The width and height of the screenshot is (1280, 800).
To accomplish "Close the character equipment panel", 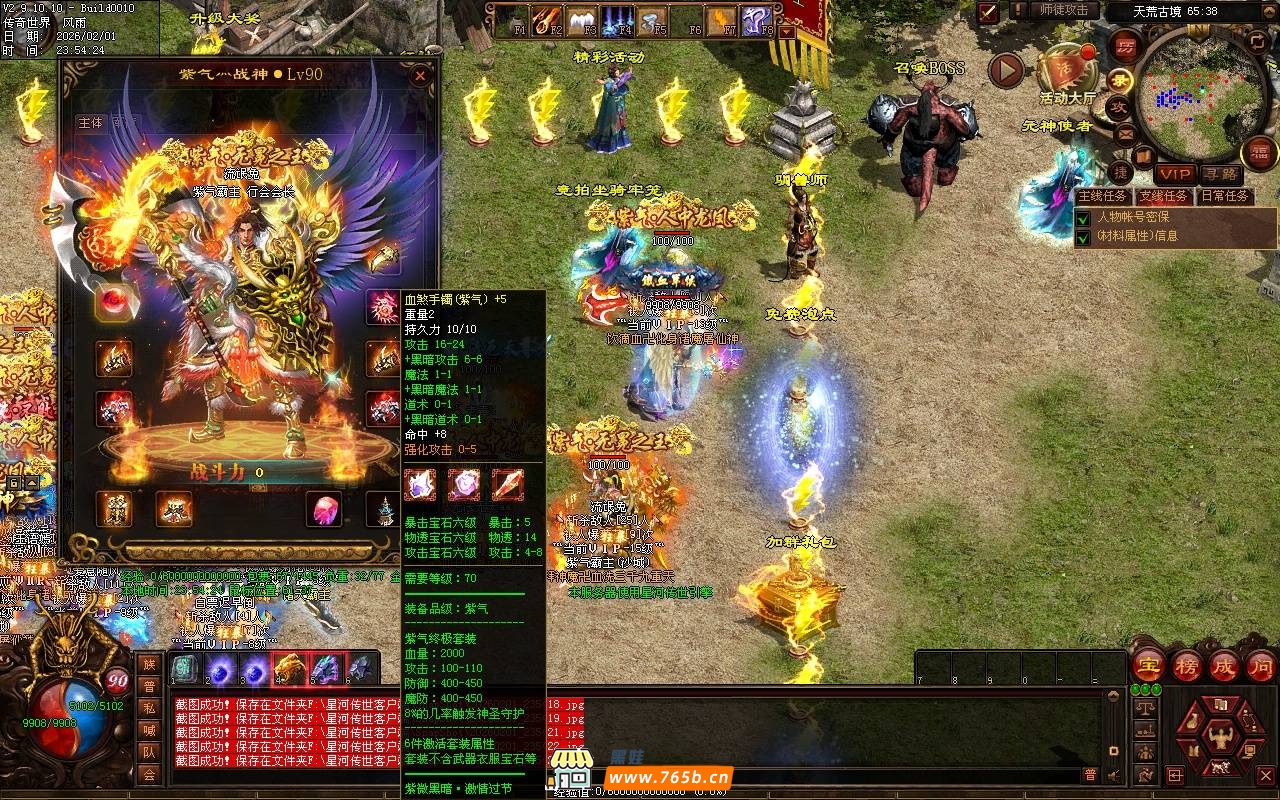I will pos(421,75).
